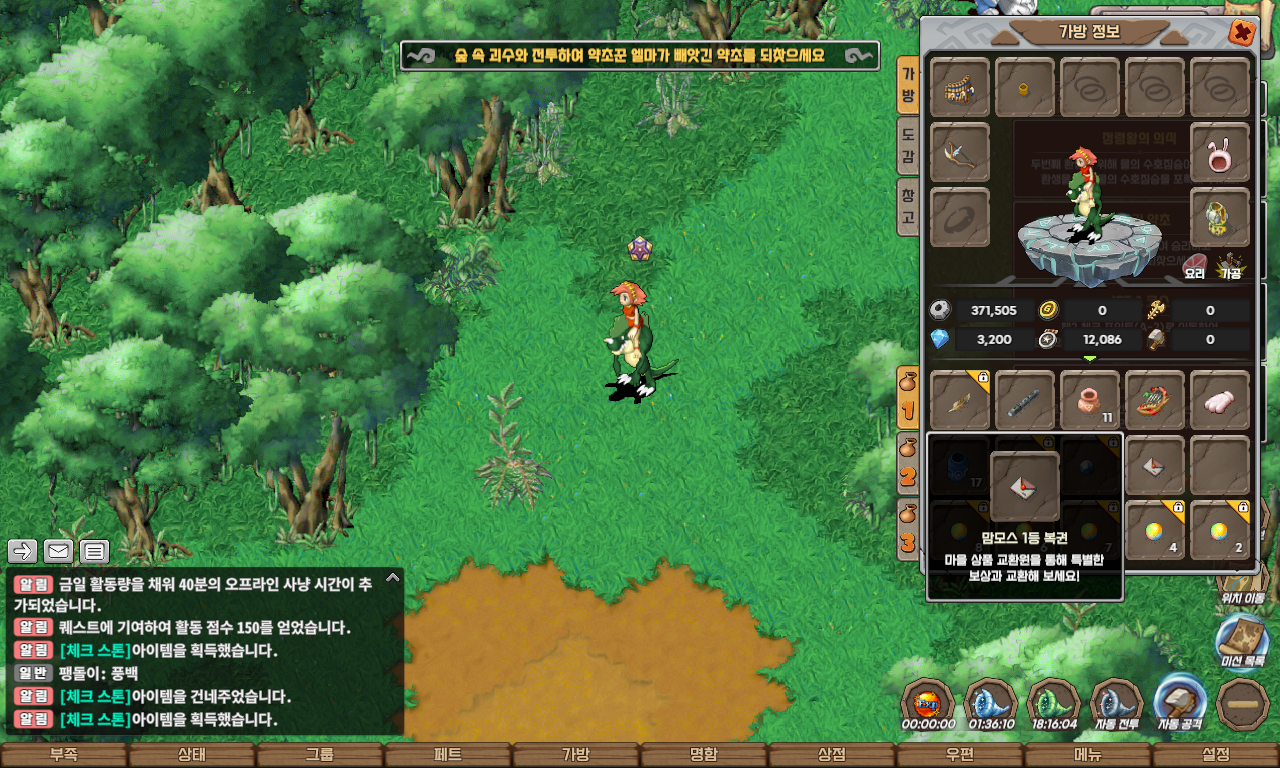Viewport: 1280px width, 768px height.
Task: Select the equipped bow weapon slot
Action: coord(960,153)
